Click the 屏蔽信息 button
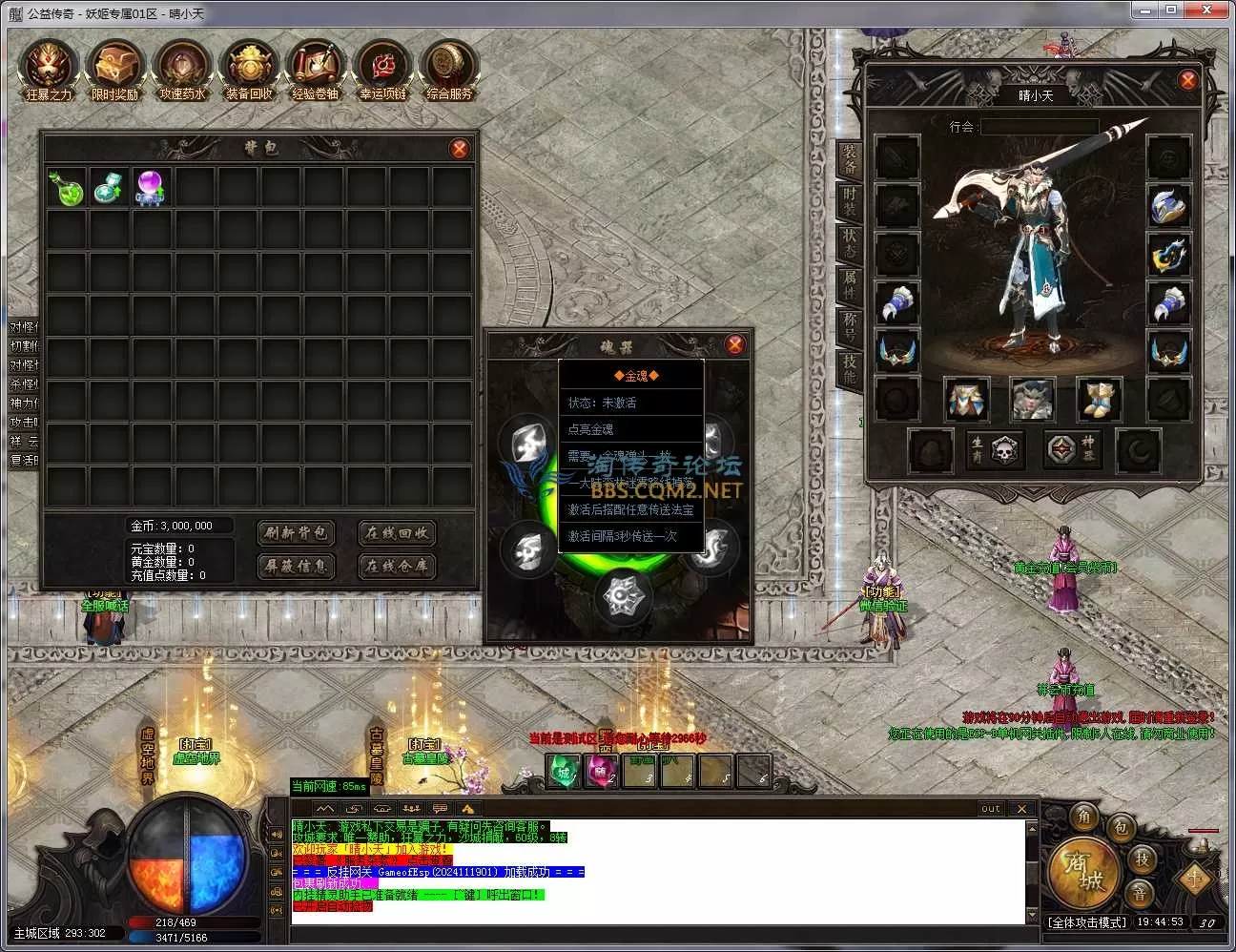Screen dimensions: 1236x952 coord(296,566)
